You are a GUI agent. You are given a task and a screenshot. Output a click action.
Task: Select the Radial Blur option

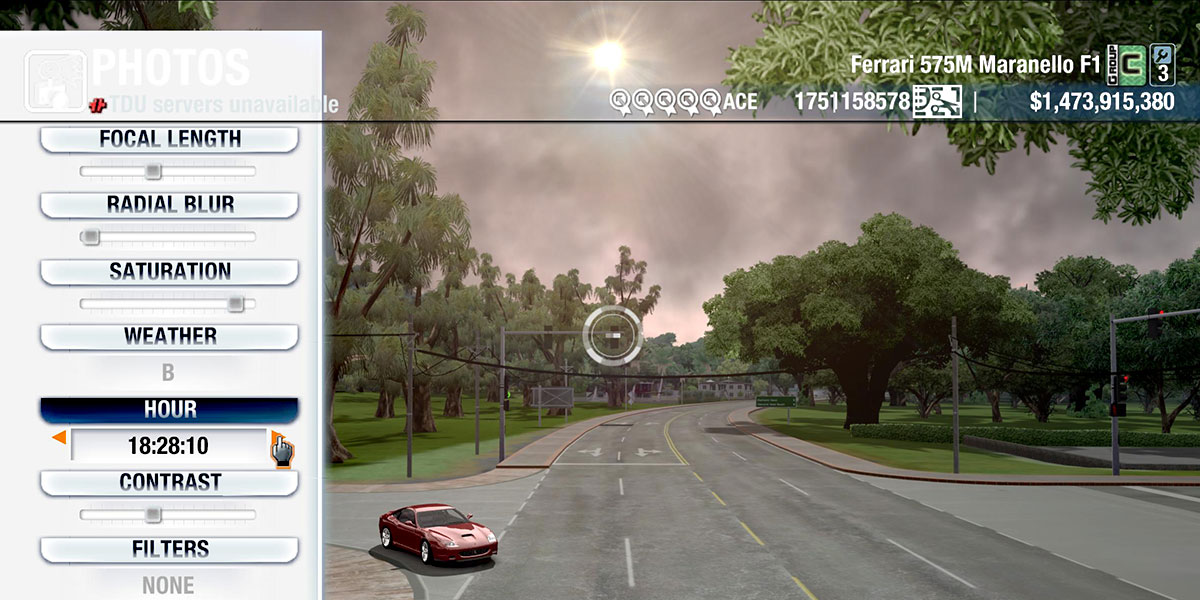click(169, 205)
